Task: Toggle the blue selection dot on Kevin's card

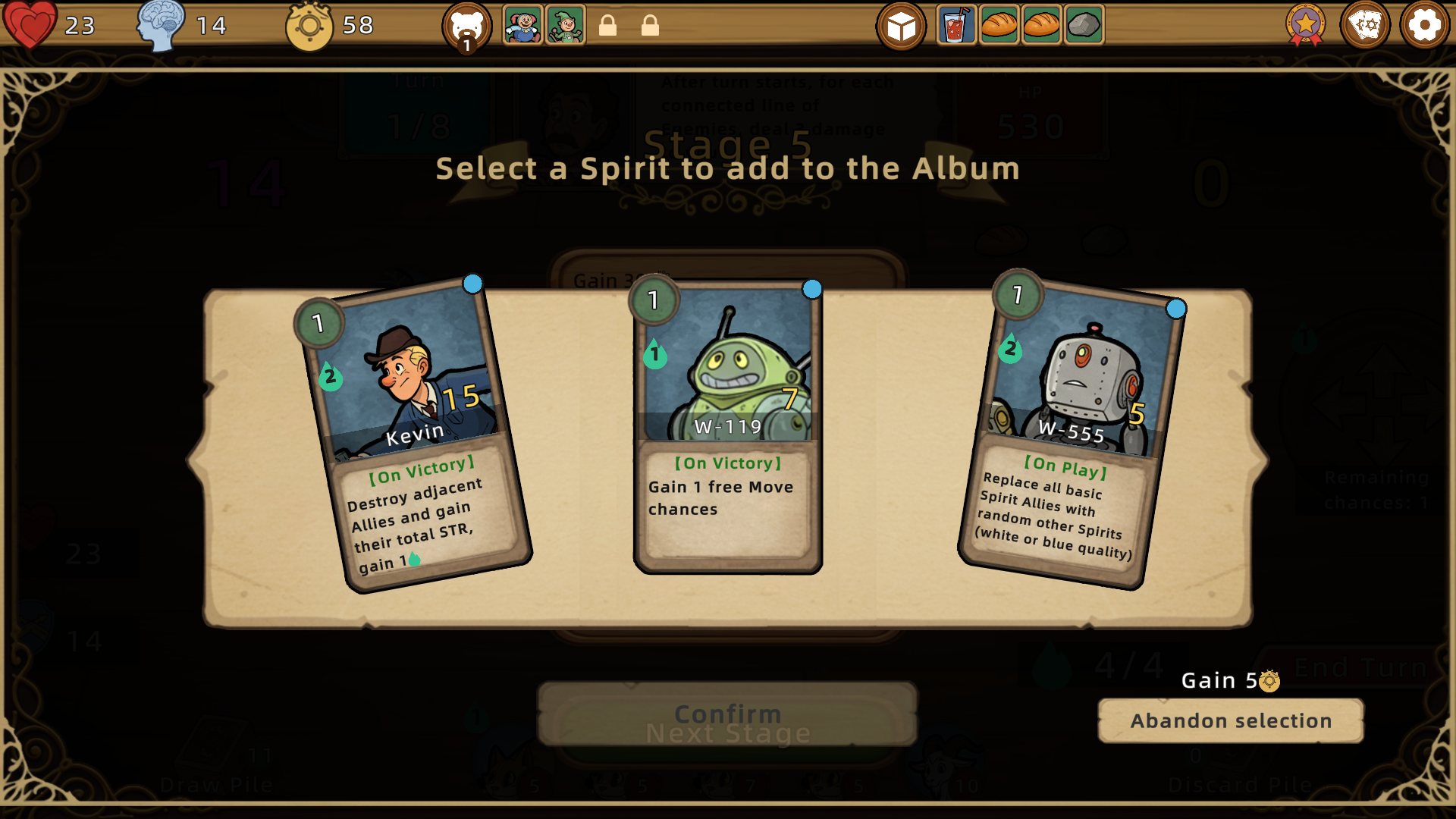Action: pos(472,284)
